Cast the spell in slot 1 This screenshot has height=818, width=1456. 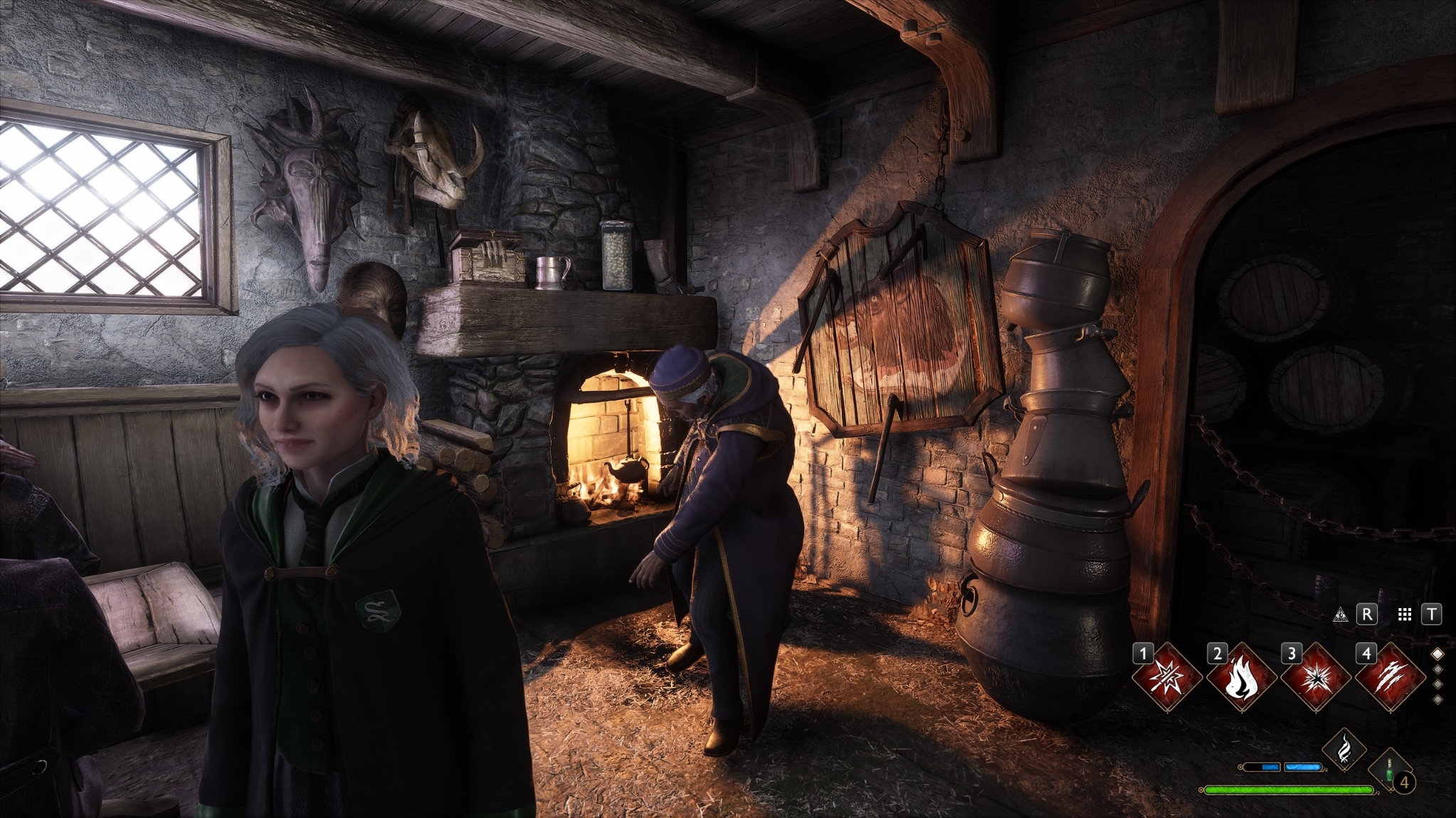[x=1166, y=676]
